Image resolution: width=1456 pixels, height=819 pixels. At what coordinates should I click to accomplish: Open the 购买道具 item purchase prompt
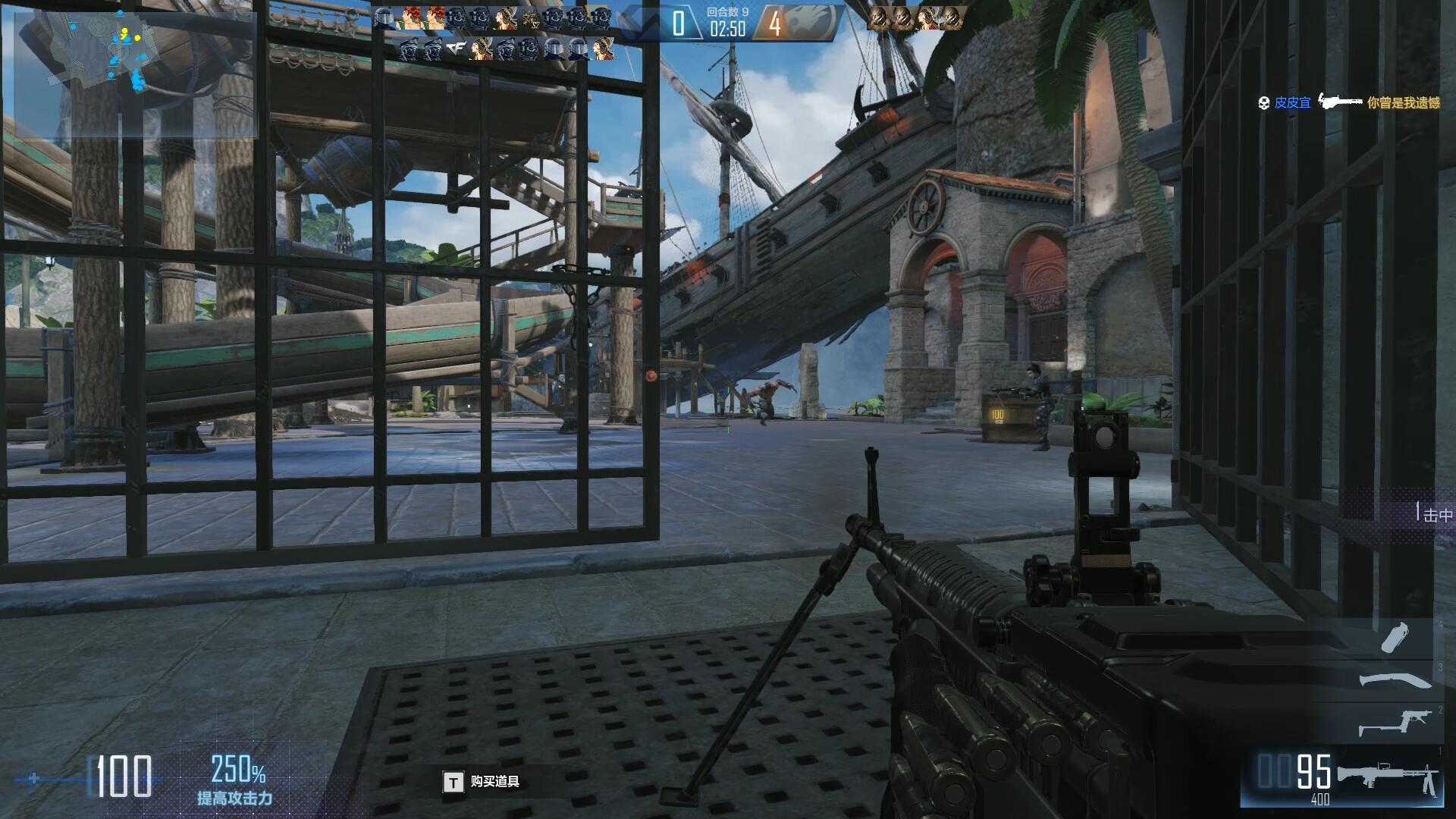(482, 782)
